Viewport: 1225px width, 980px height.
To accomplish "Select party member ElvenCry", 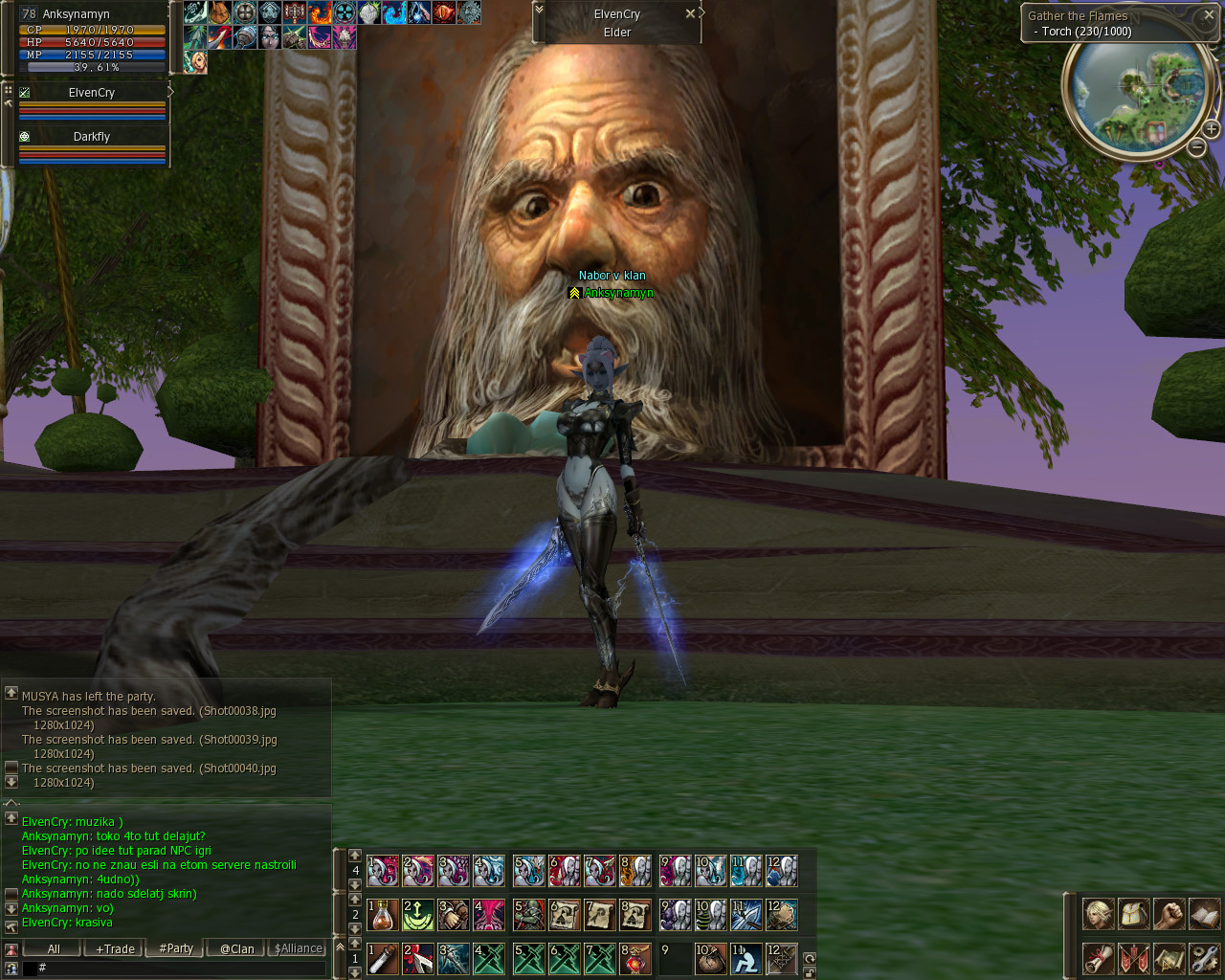I will tap(92, 93).
